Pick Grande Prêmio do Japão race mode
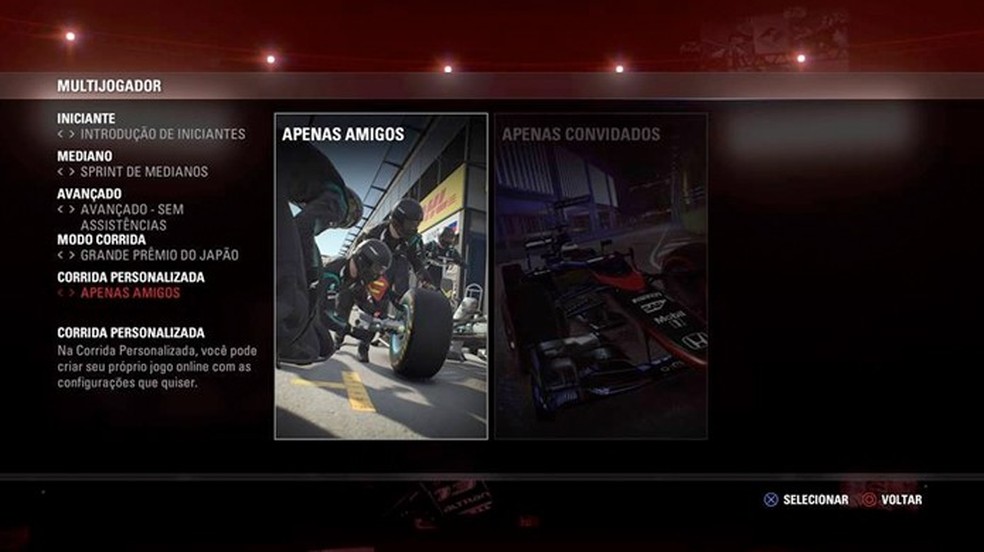The image size is (984, 552). [x=159, y=255]
